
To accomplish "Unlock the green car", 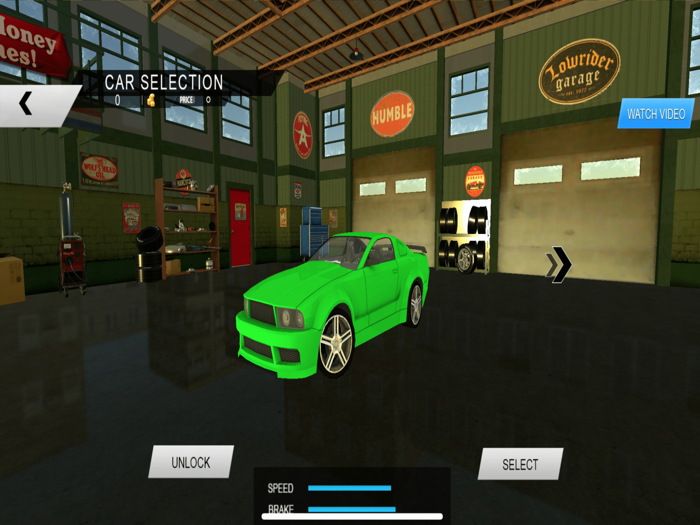I will (x=191, y=462).
